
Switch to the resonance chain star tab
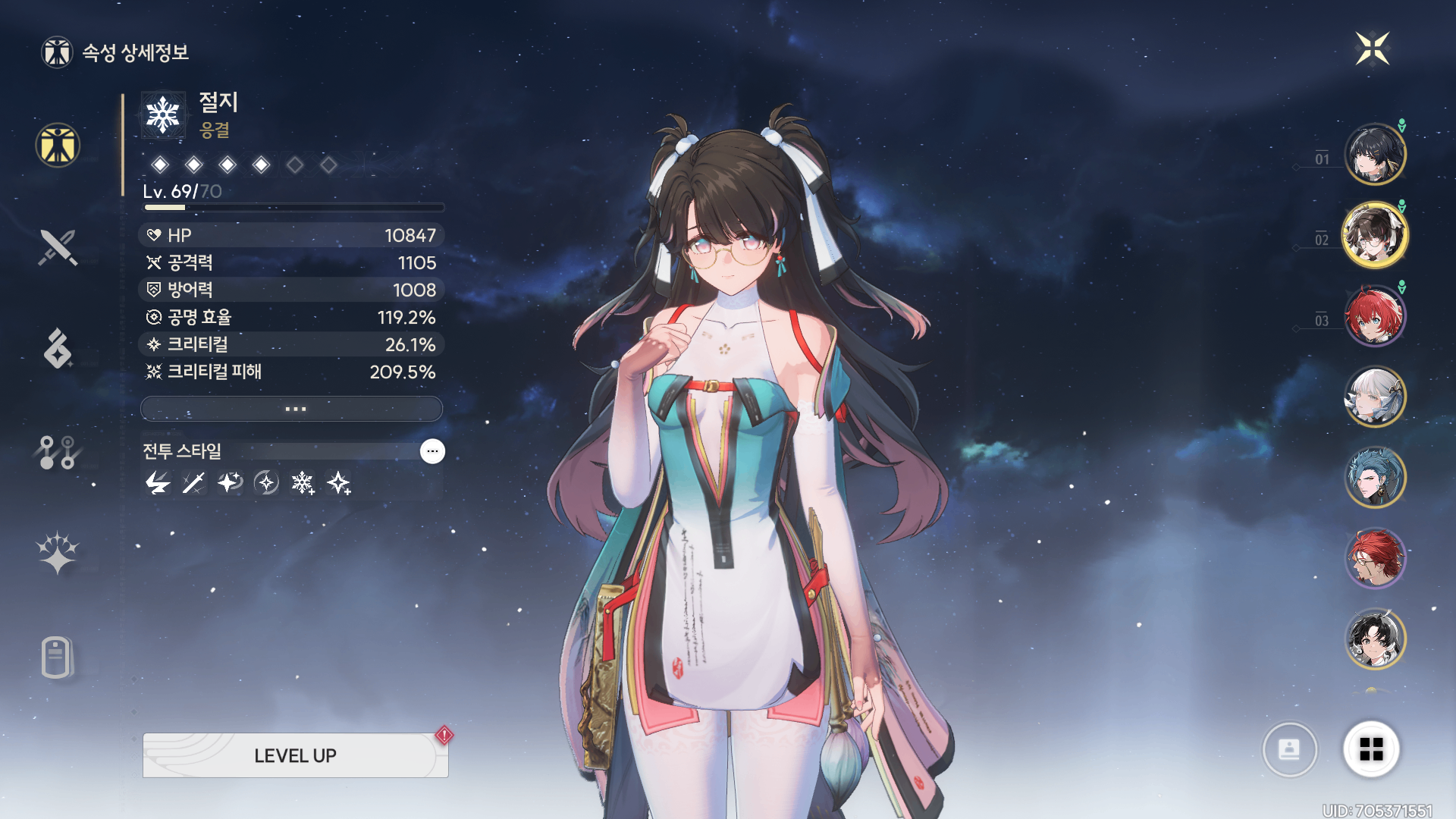tap(58, 553)
